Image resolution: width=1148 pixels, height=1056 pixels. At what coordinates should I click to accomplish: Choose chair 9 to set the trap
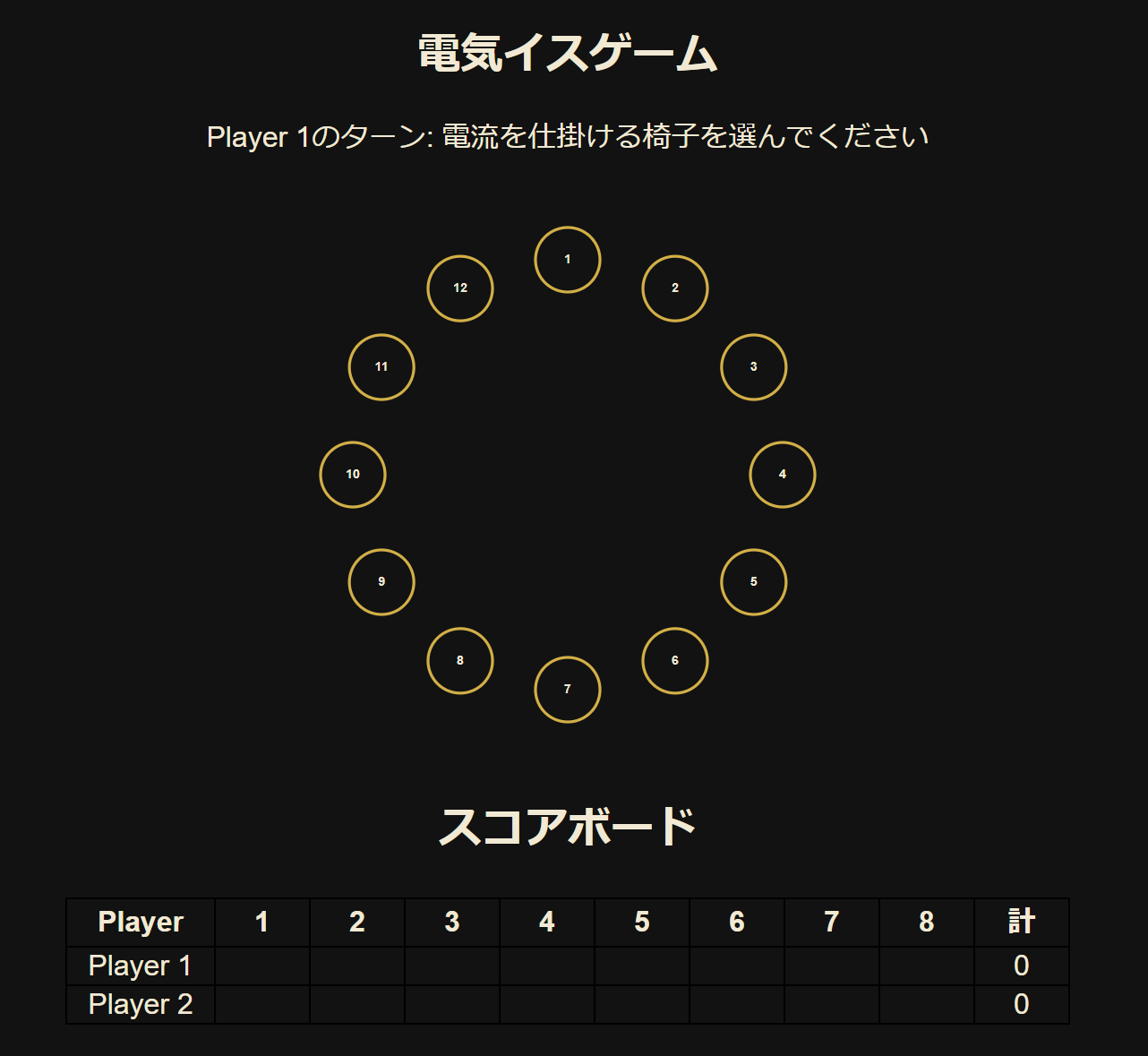[x=381, y=581]
